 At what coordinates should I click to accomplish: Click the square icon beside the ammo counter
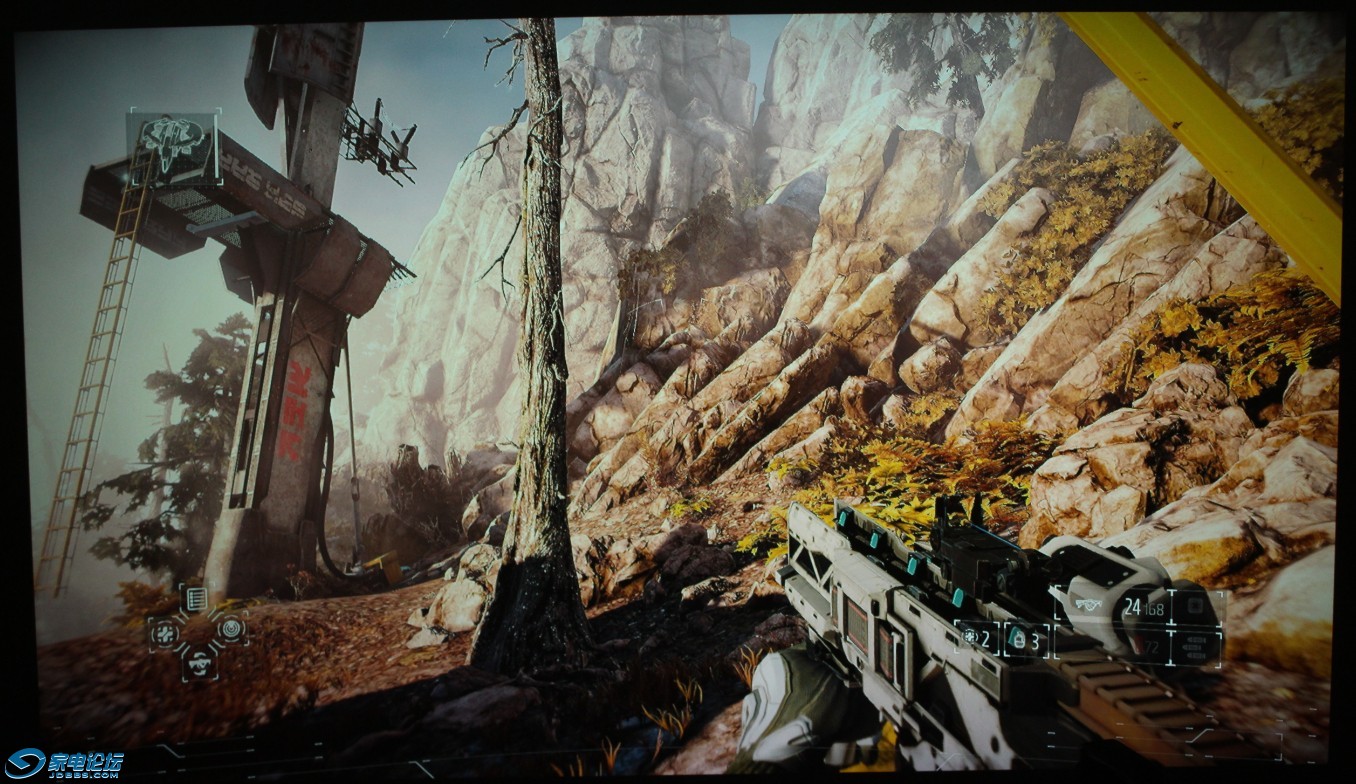[1193, 608]
